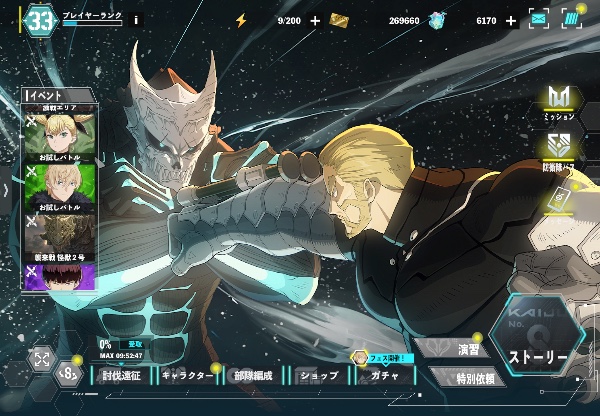600x416 pixels.
Task: Open the striped menu icon at top right
Action: [571, 20]
